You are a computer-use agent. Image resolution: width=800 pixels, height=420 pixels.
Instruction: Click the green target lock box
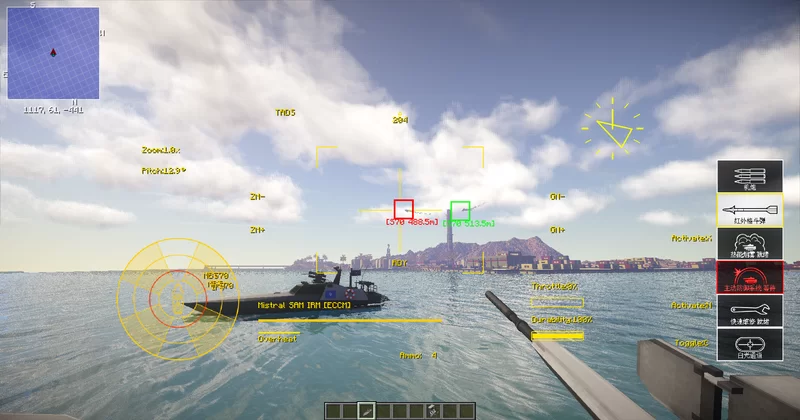pos(460,210)
